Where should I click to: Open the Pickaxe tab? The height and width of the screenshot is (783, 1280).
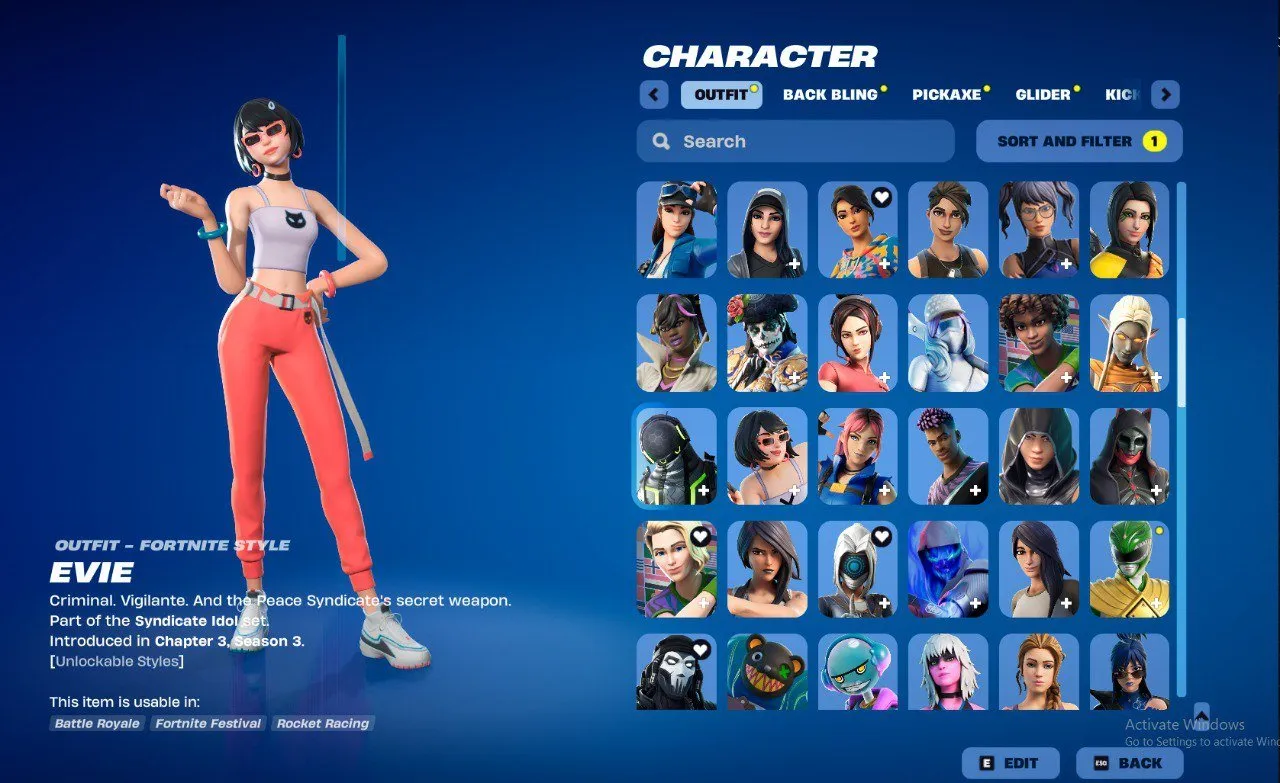point(947,94)
